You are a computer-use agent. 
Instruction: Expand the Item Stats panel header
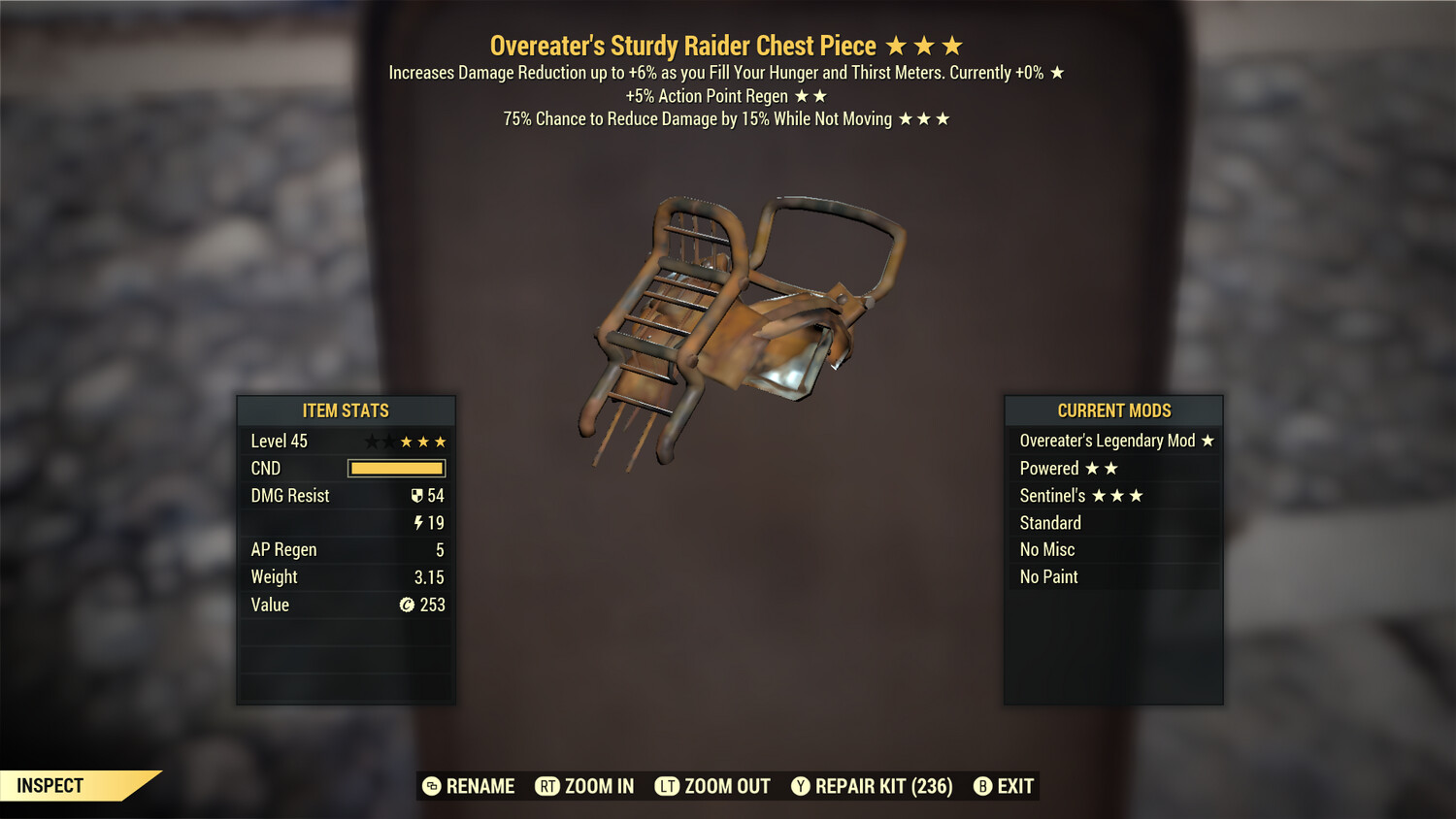[346, 410]
